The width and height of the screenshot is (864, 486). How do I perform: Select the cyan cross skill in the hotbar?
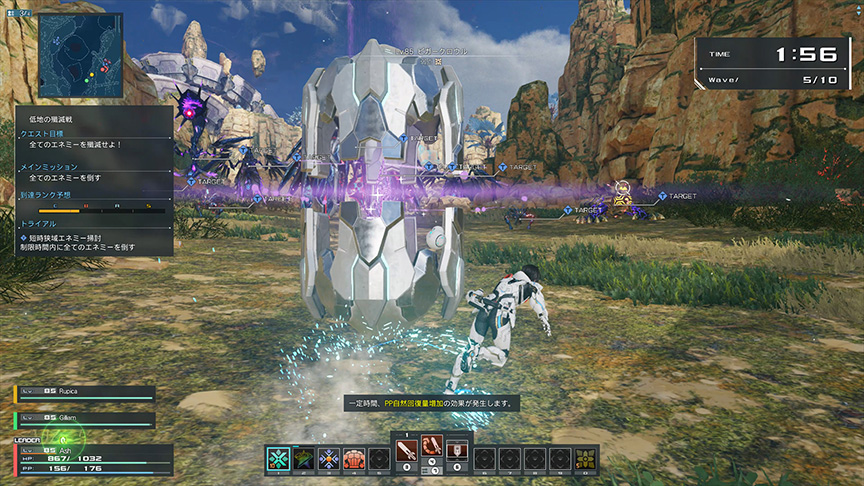277,458
